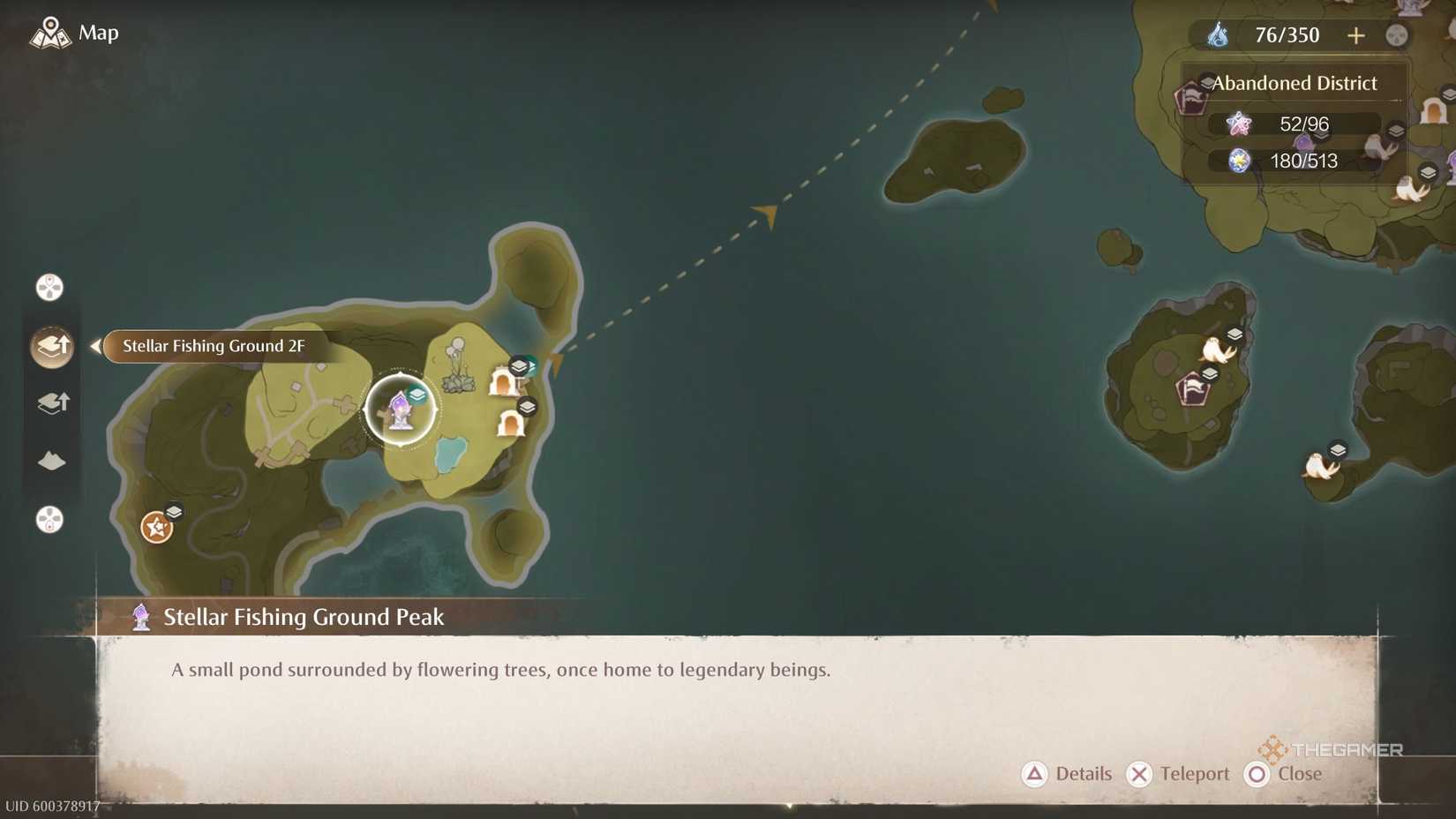Image resolution: width=1456 pixels, height=819 pixels.
Task: Collapse the Stellar Fishing Ground 2F label arrow
Action: 94,346
